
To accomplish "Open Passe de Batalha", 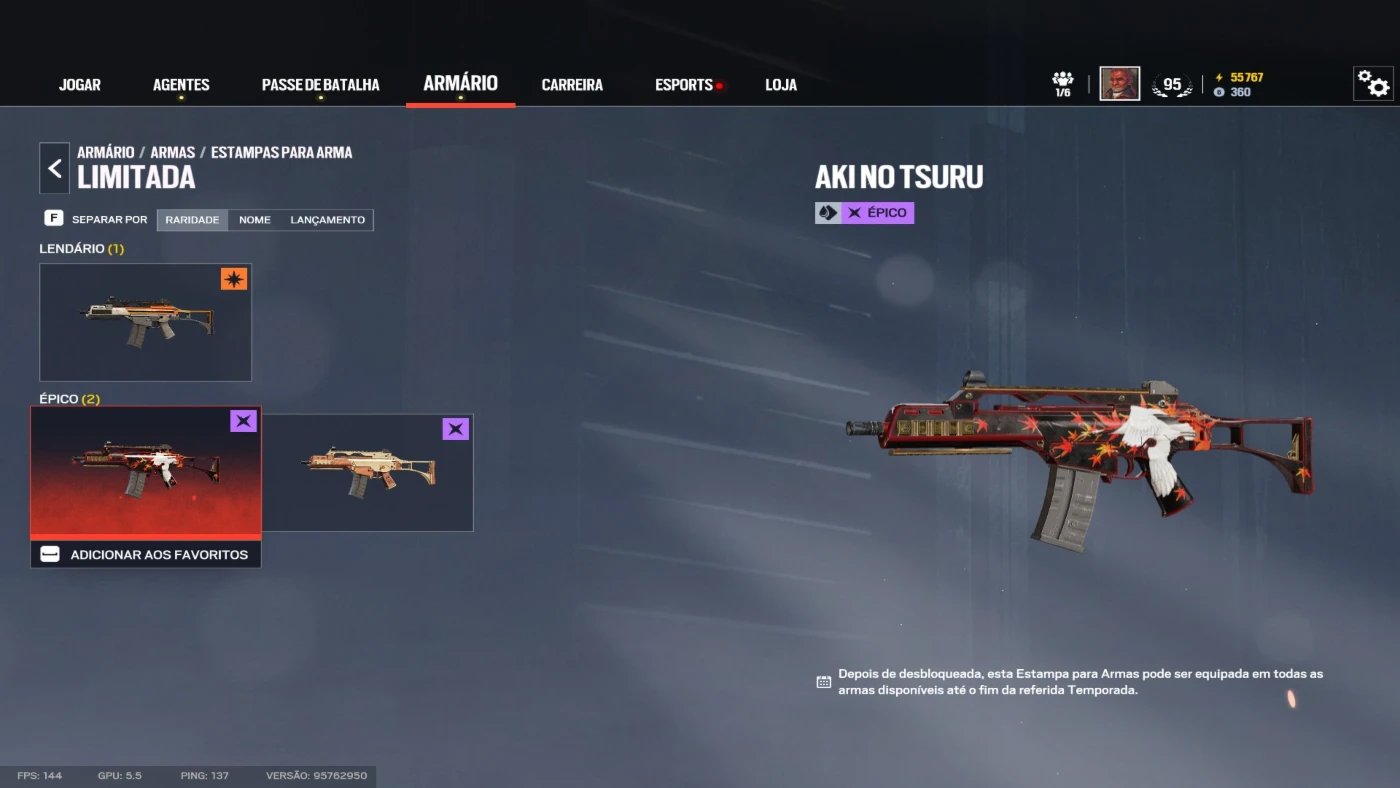I will [x=320, y=85].
